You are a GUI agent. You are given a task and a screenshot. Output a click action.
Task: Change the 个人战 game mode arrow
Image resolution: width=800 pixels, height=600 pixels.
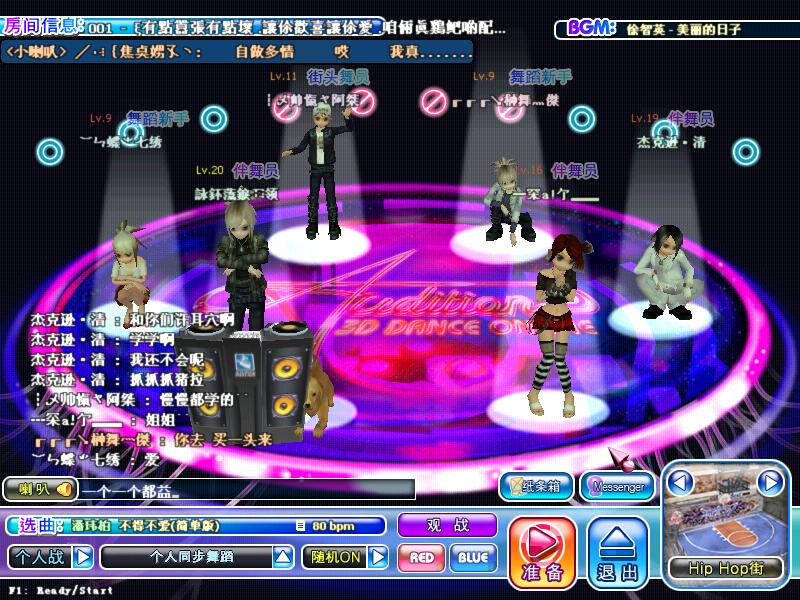click(84, 556)
